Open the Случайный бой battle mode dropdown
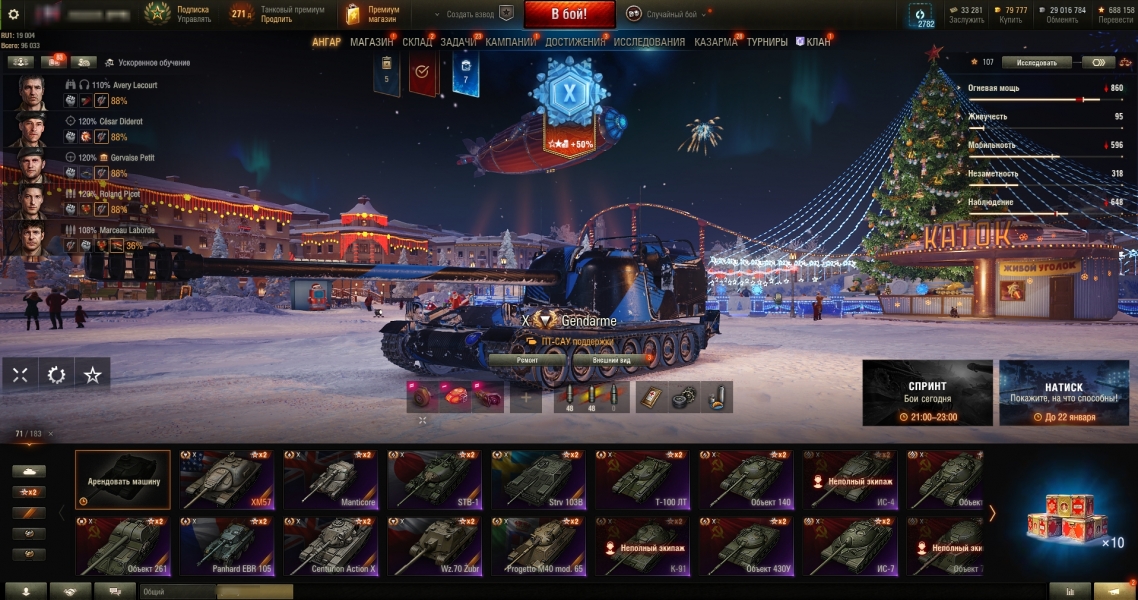 [x=665, y=14]
